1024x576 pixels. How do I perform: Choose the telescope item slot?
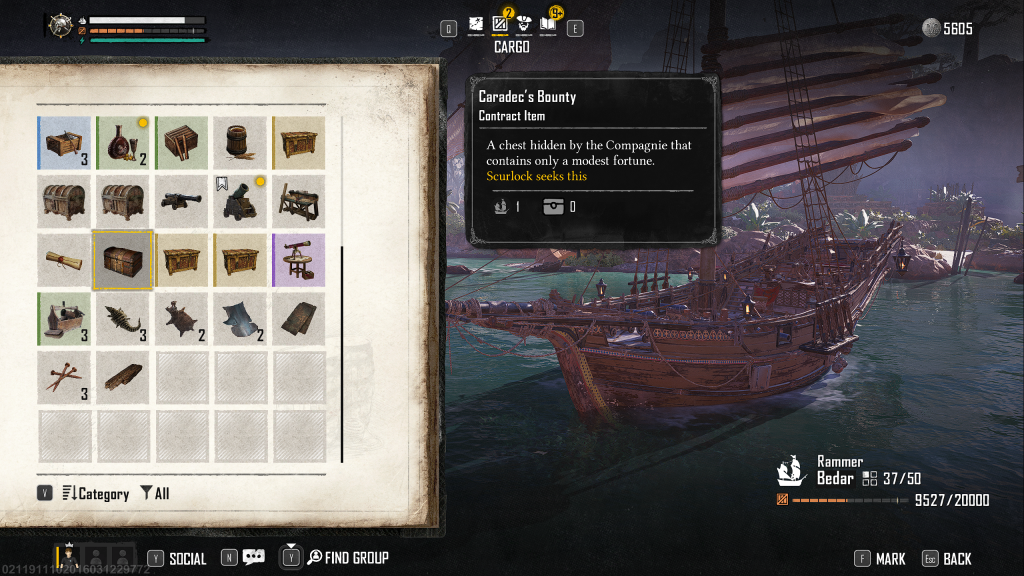[298, 260]
